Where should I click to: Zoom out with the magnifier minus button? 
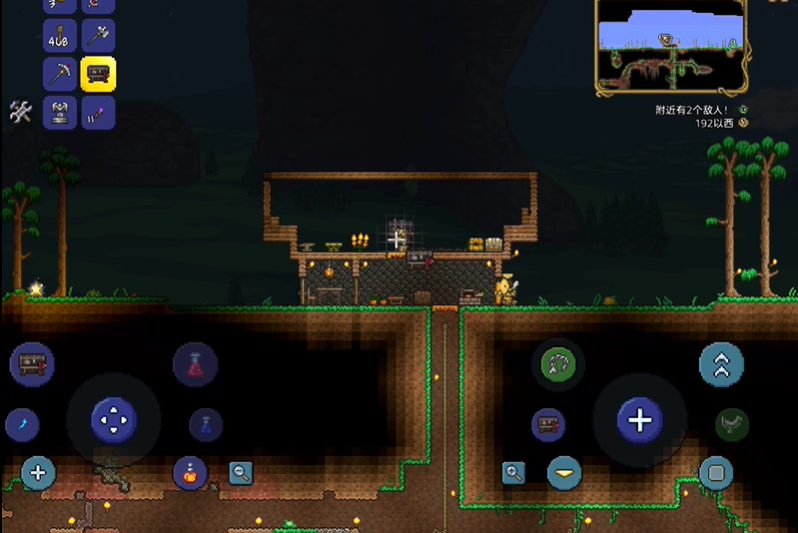tap(240, 472)
